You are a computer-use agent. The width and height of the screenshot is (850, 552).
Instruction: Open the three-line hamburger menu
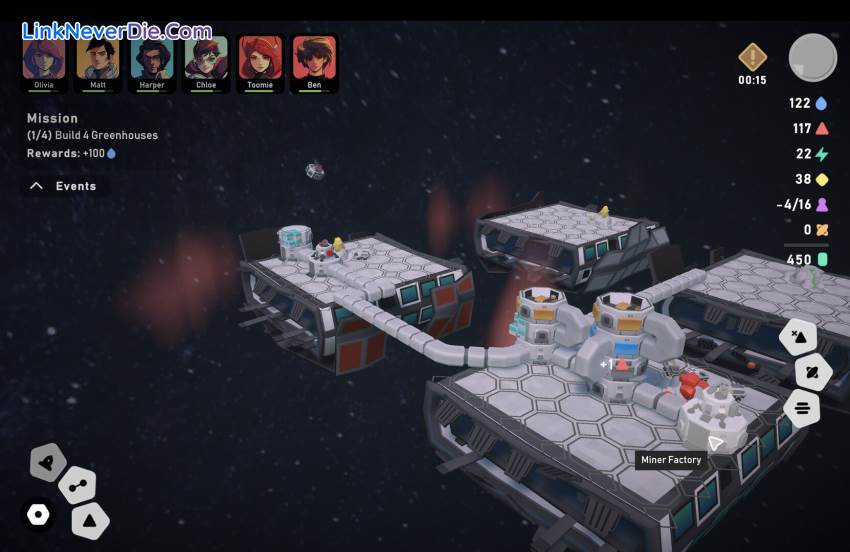tap(802, 408)
